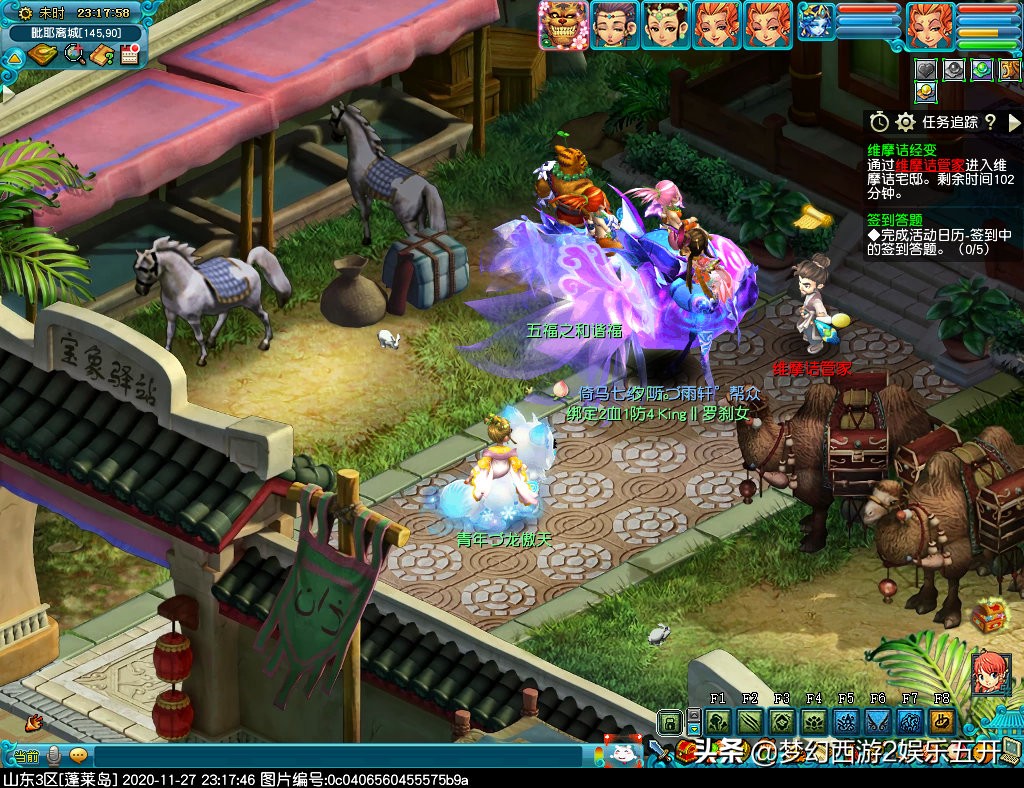Open the red-haired girl portrait at bottom right
Viewport: 1024px width, 788px height.
[990, 672]
